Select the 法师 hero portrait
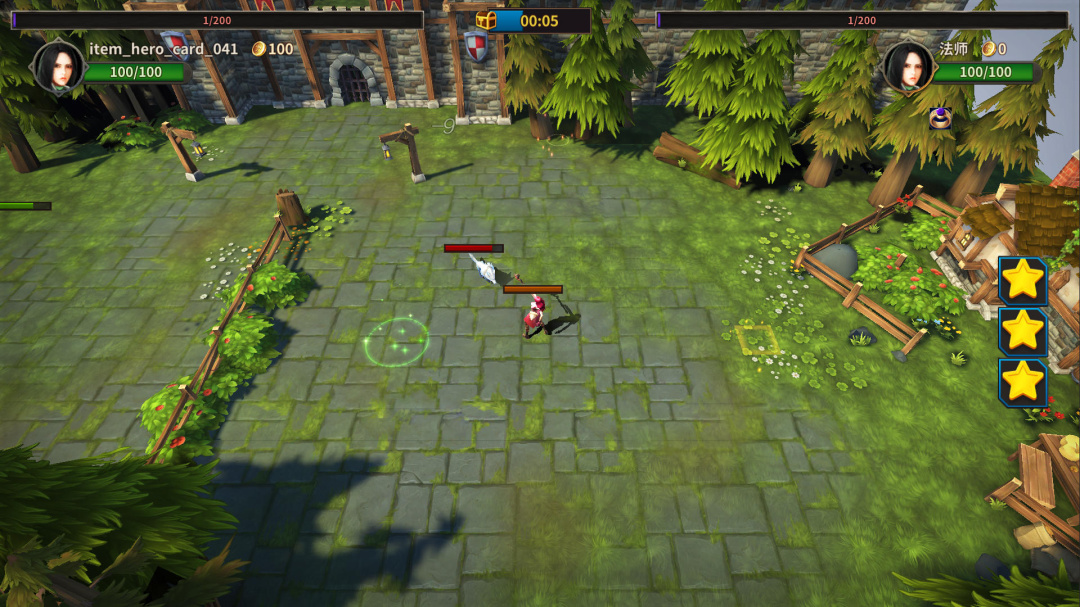 coord(908,66)
